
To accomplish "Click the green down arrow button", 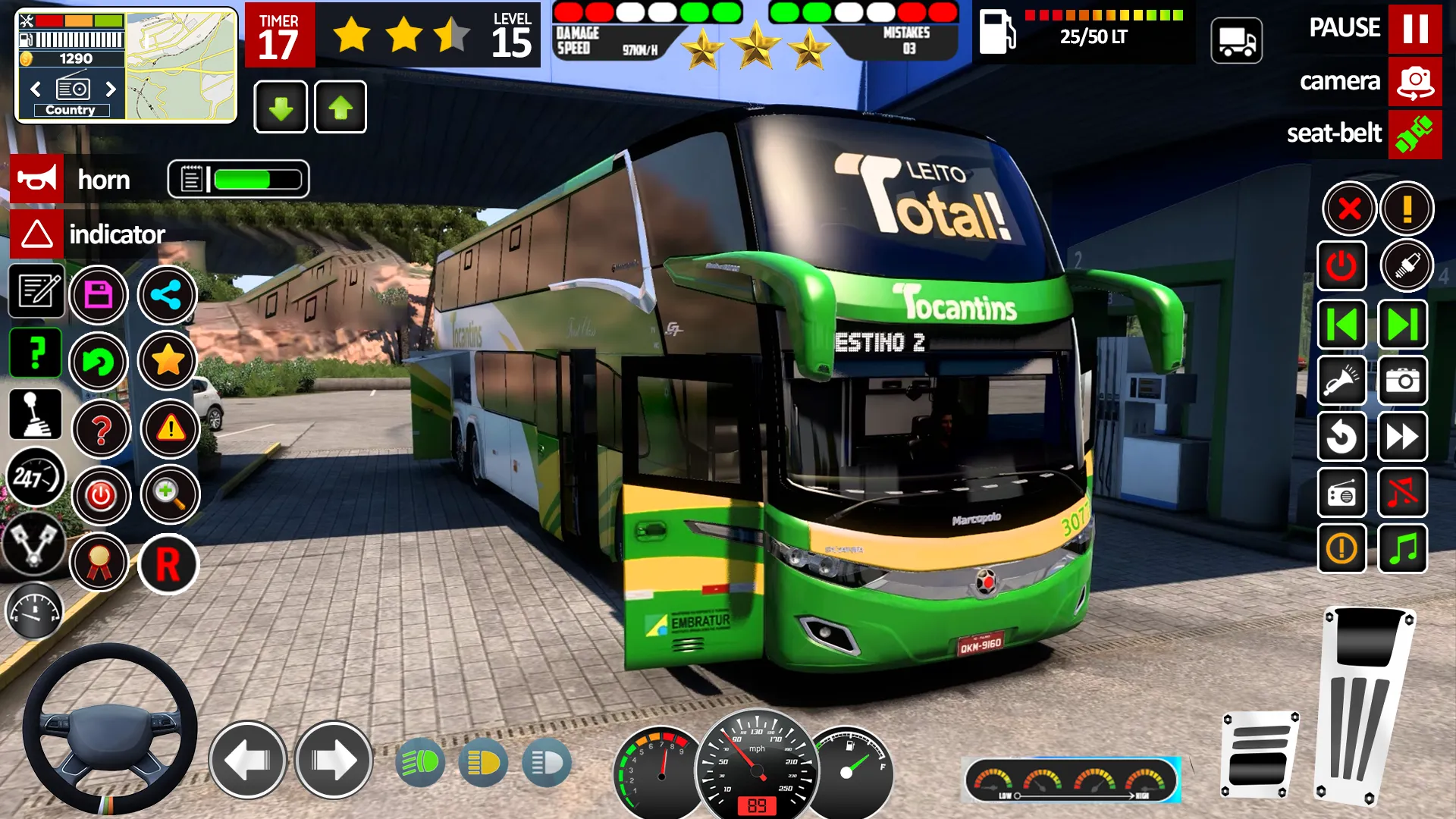I will point(281,108).
